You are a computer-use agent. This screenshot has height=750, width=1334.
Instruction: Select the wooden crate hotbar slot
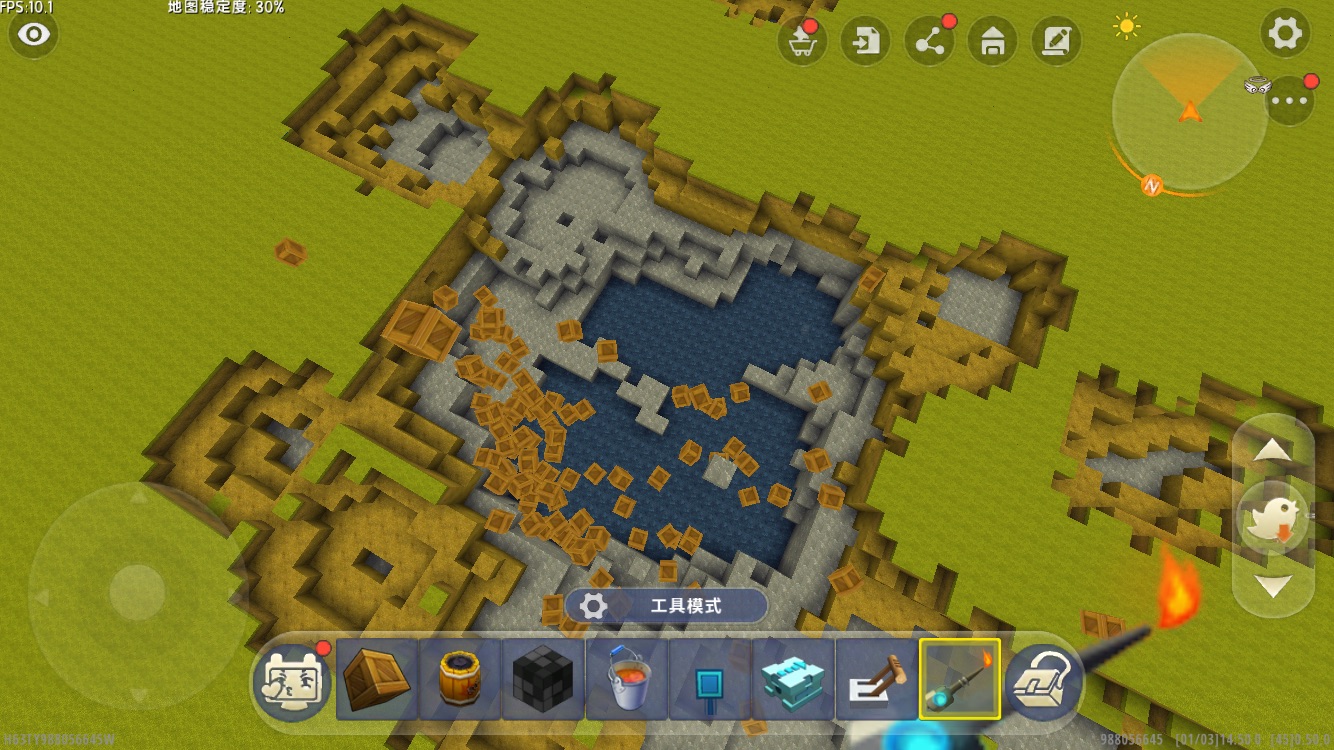click(x=377, y=680)
